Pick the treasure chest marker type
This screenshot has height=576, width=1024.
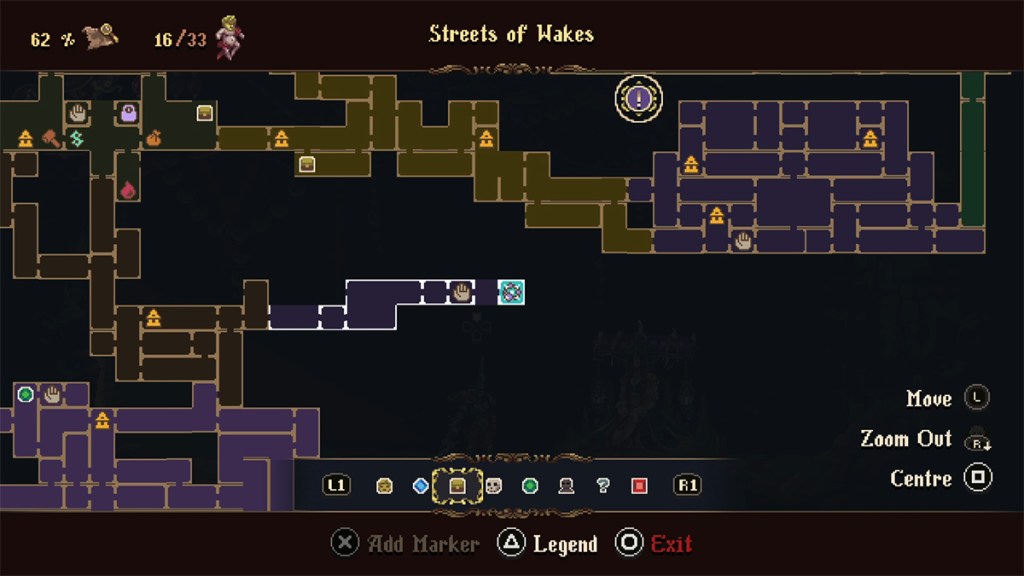[457, 486]
